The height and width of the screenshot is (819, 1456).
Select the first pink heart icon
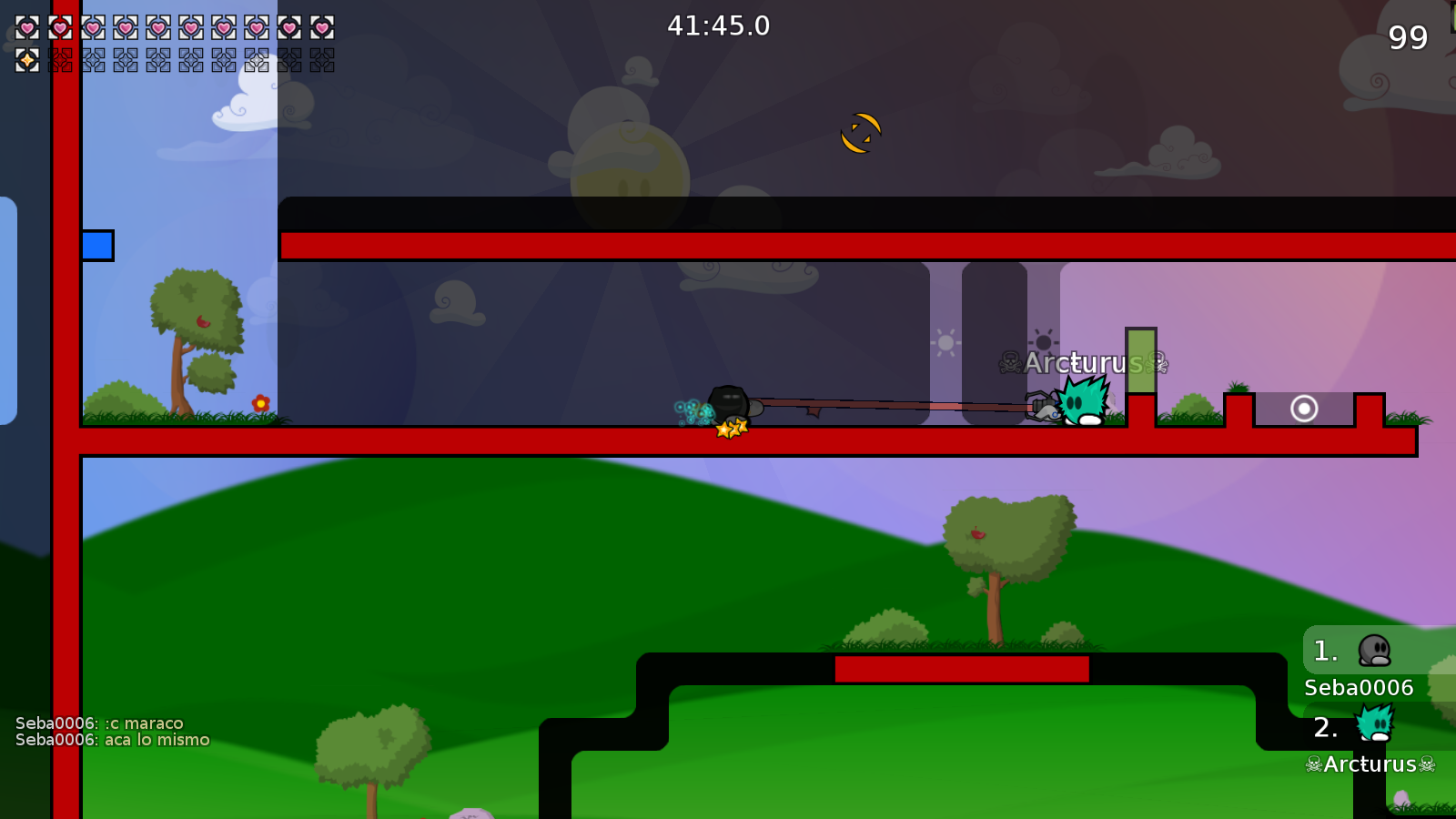pyautogui.click(x=25, y=28)
